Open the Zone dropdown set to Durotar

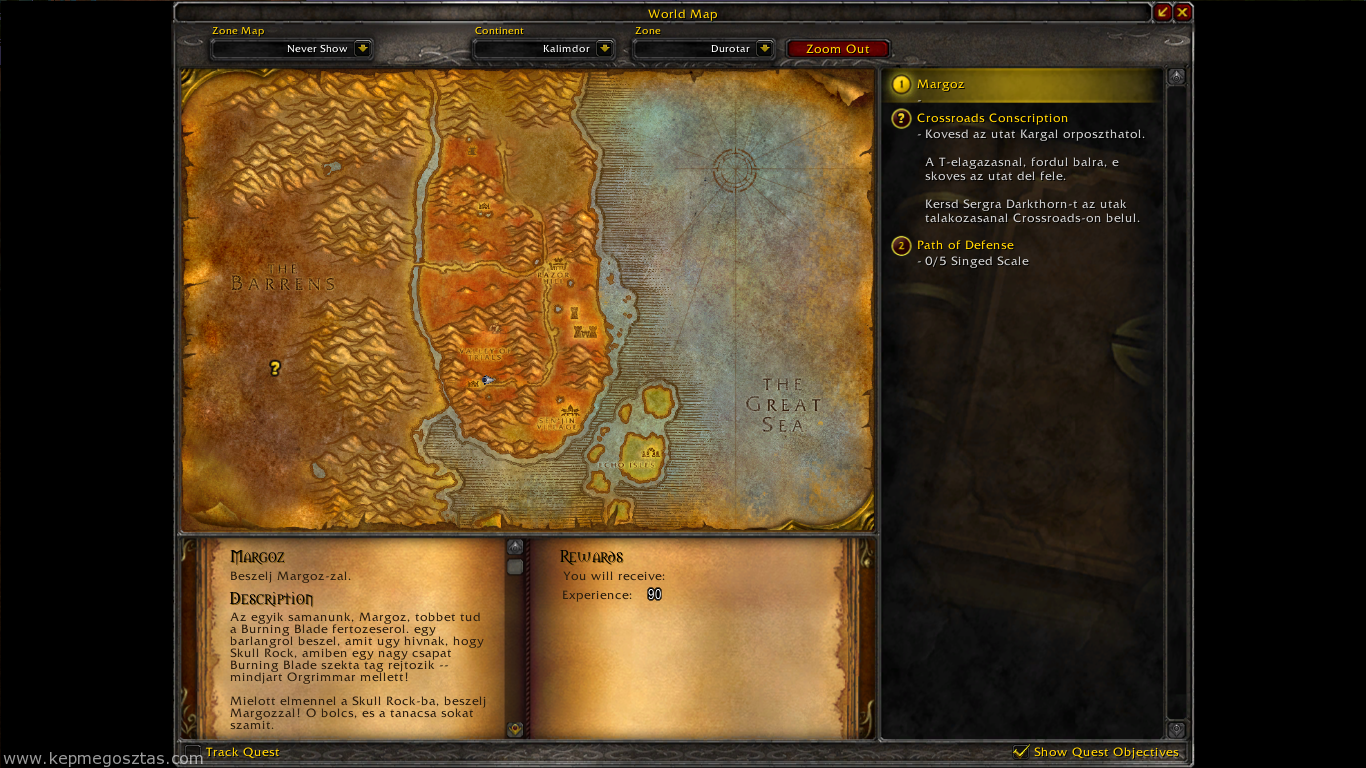click(x=764, y=49)
